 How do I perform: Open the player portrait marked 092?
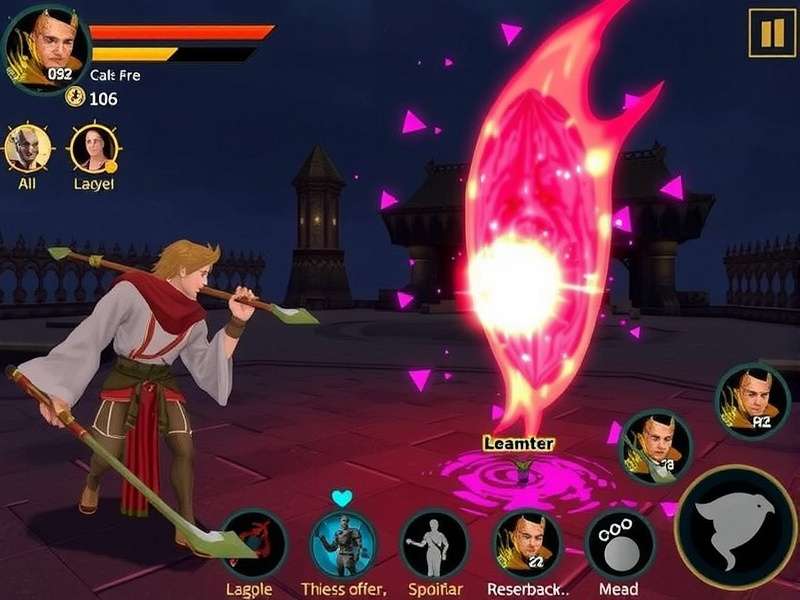[46, 48]
